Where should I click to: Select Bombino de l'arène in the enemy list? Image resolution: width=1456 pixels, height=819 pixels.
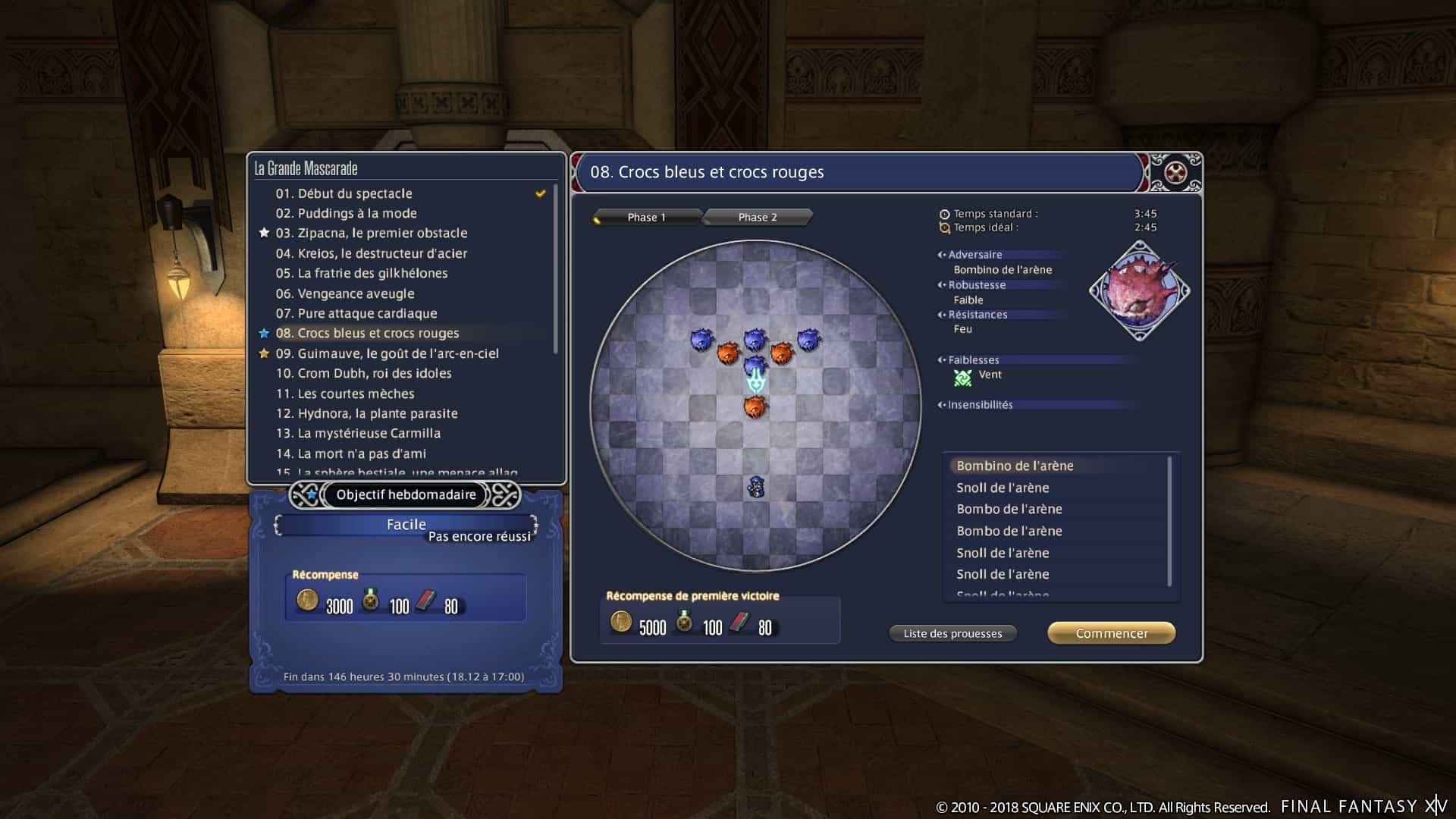click(1015, 466)
